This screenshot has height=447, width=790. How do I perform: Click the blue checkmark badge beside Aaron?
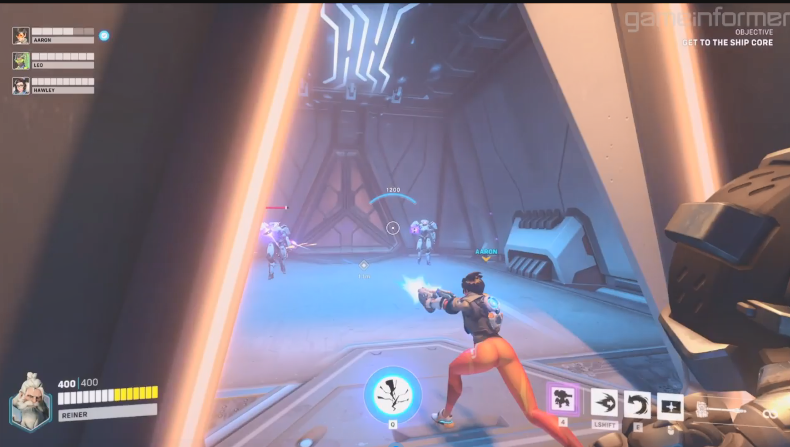pyautogui.click(x=104, y=35)
